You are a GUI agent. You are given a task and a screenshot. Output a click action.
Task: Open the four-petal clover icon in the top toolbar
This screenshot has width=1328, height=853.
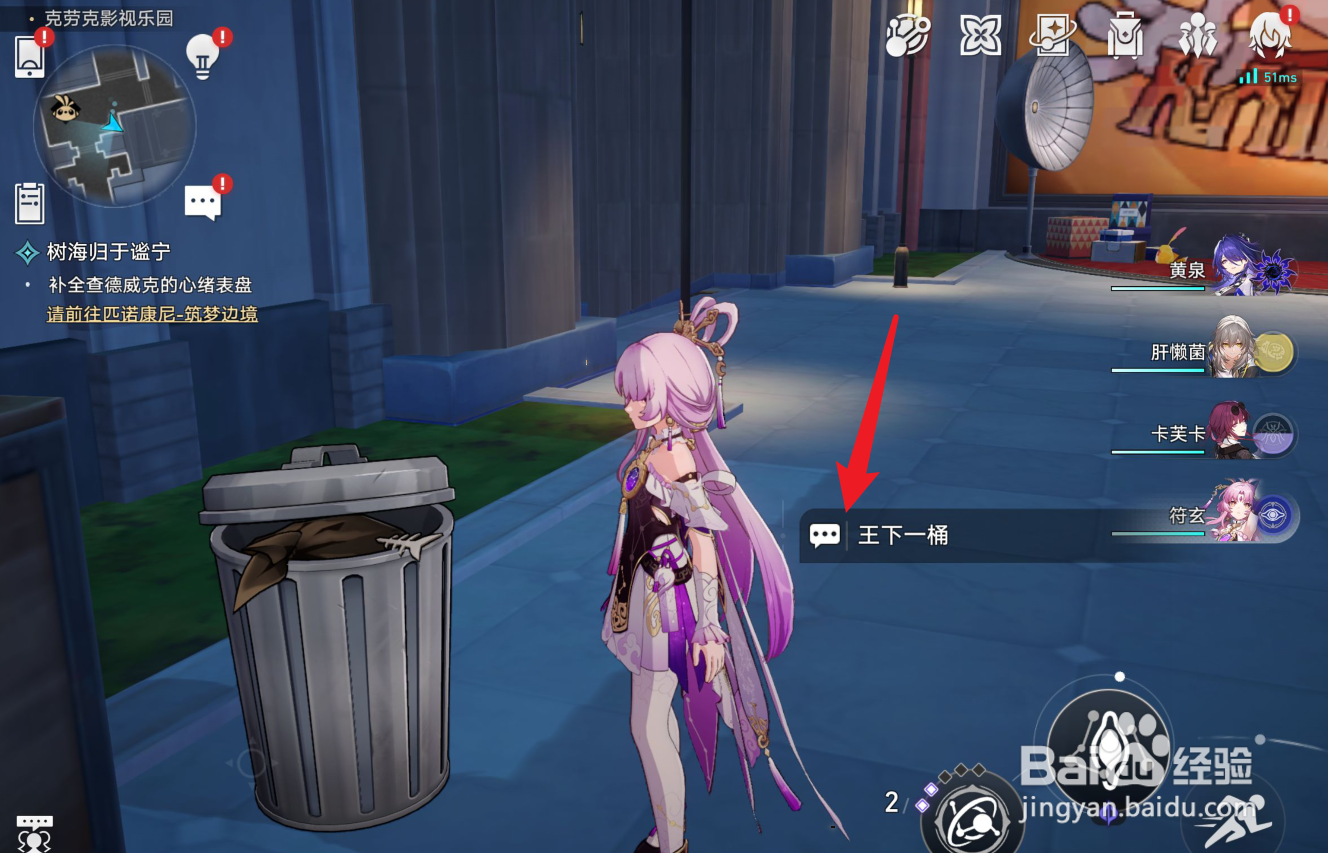(978, 35)
